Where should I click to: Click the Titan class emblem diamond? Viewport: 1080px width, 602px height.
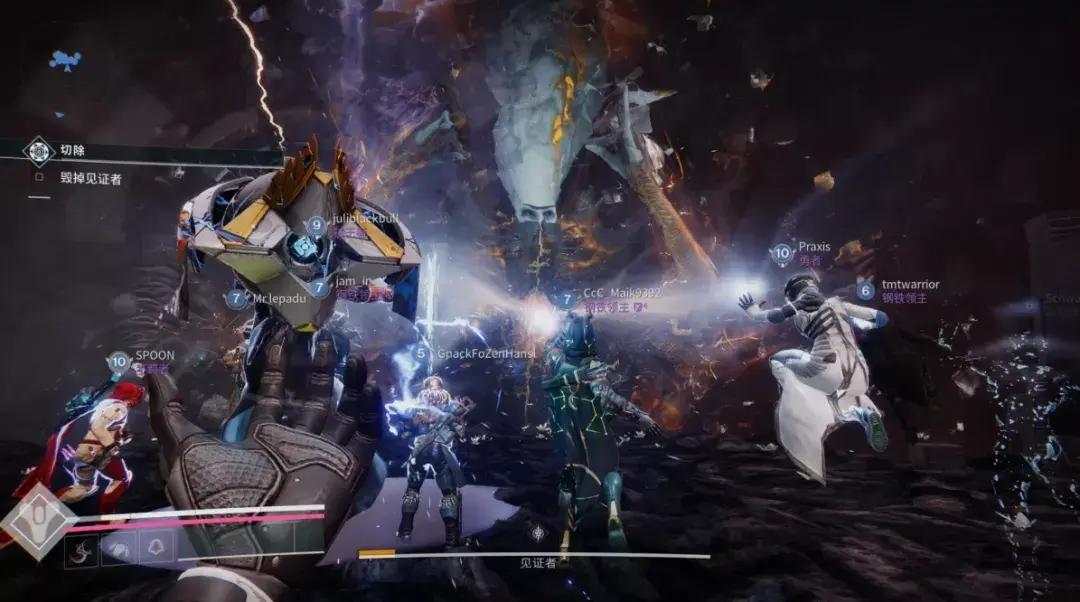click(38, 519)
